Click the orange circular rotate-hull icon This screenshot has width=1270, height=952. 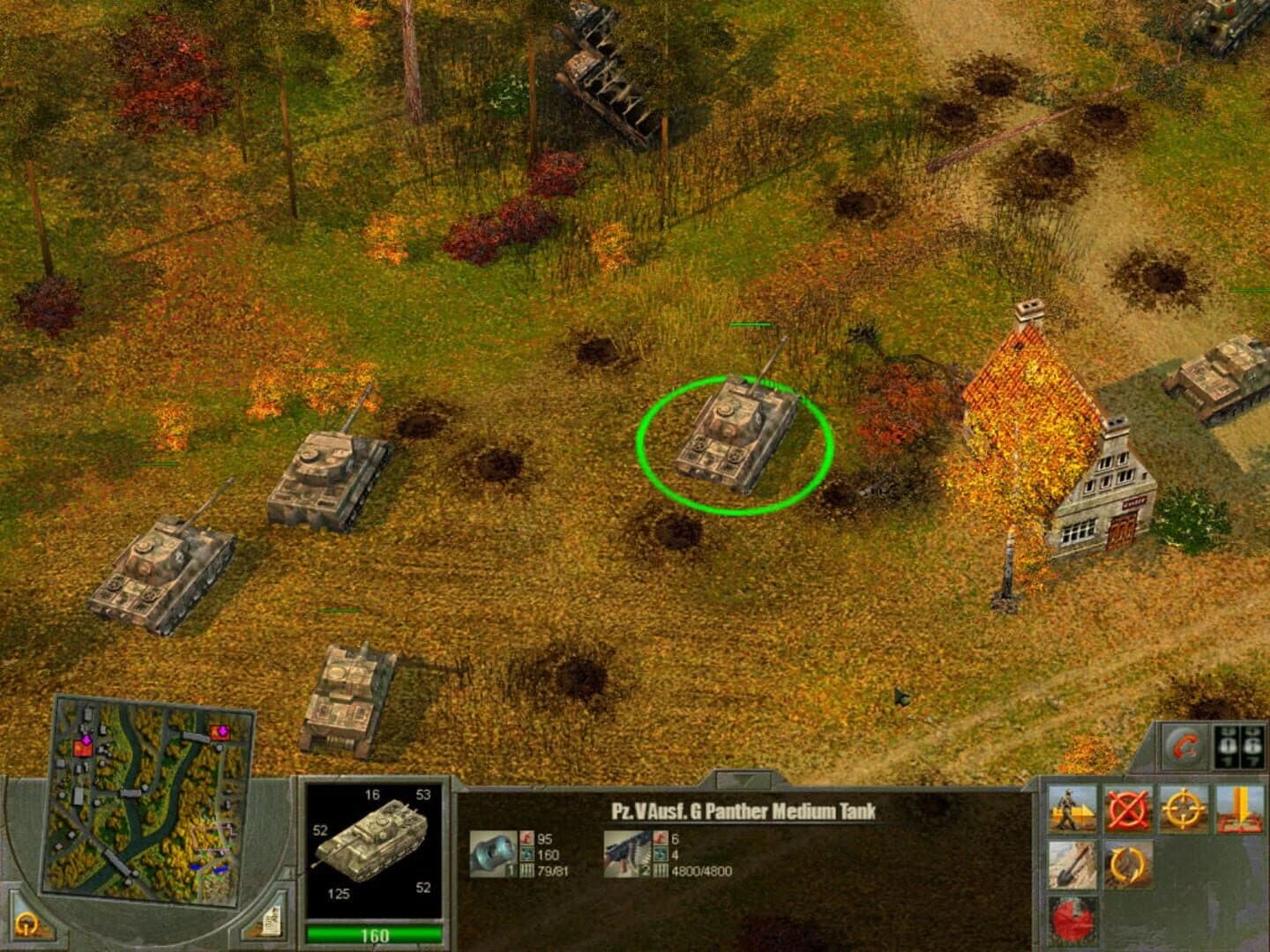click(x=1130, y=865)
